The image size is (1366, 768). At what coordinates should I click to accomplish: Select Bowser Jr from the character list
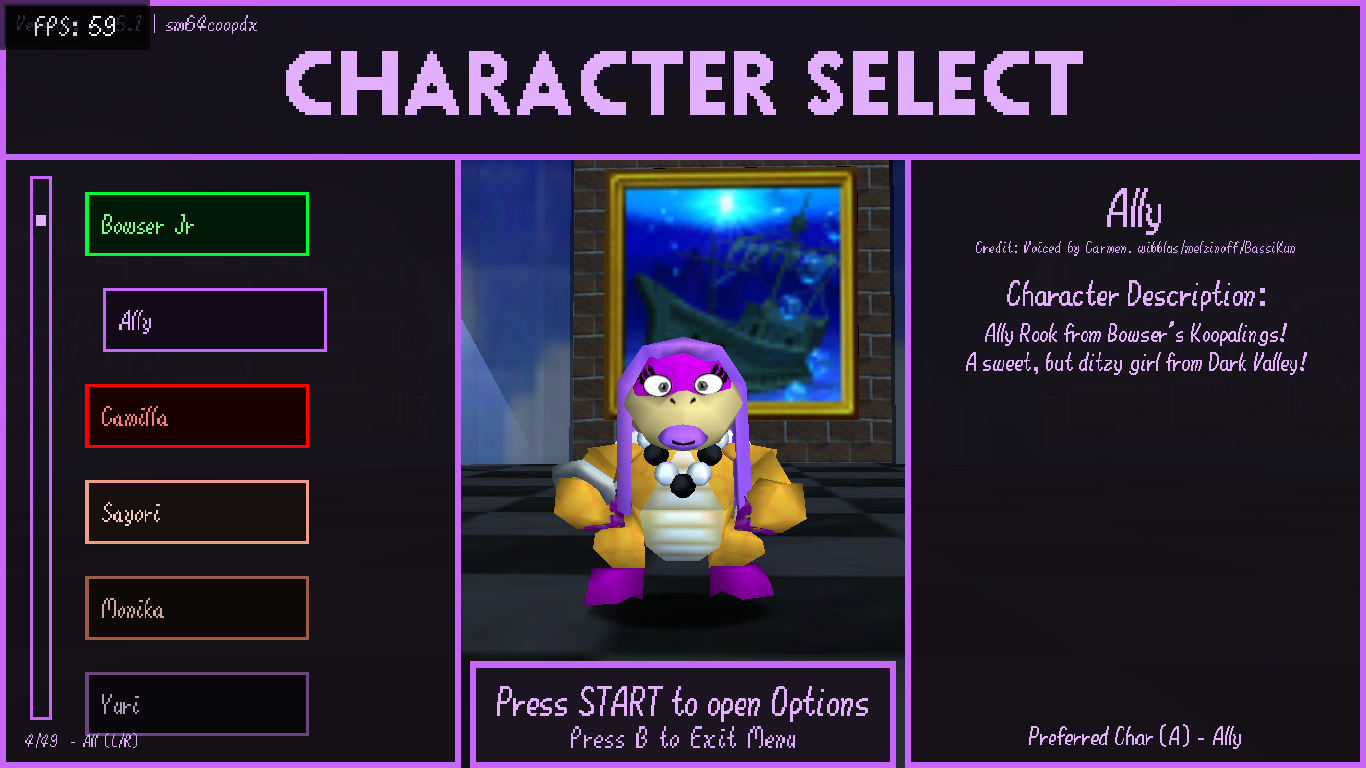click(197, 224)
